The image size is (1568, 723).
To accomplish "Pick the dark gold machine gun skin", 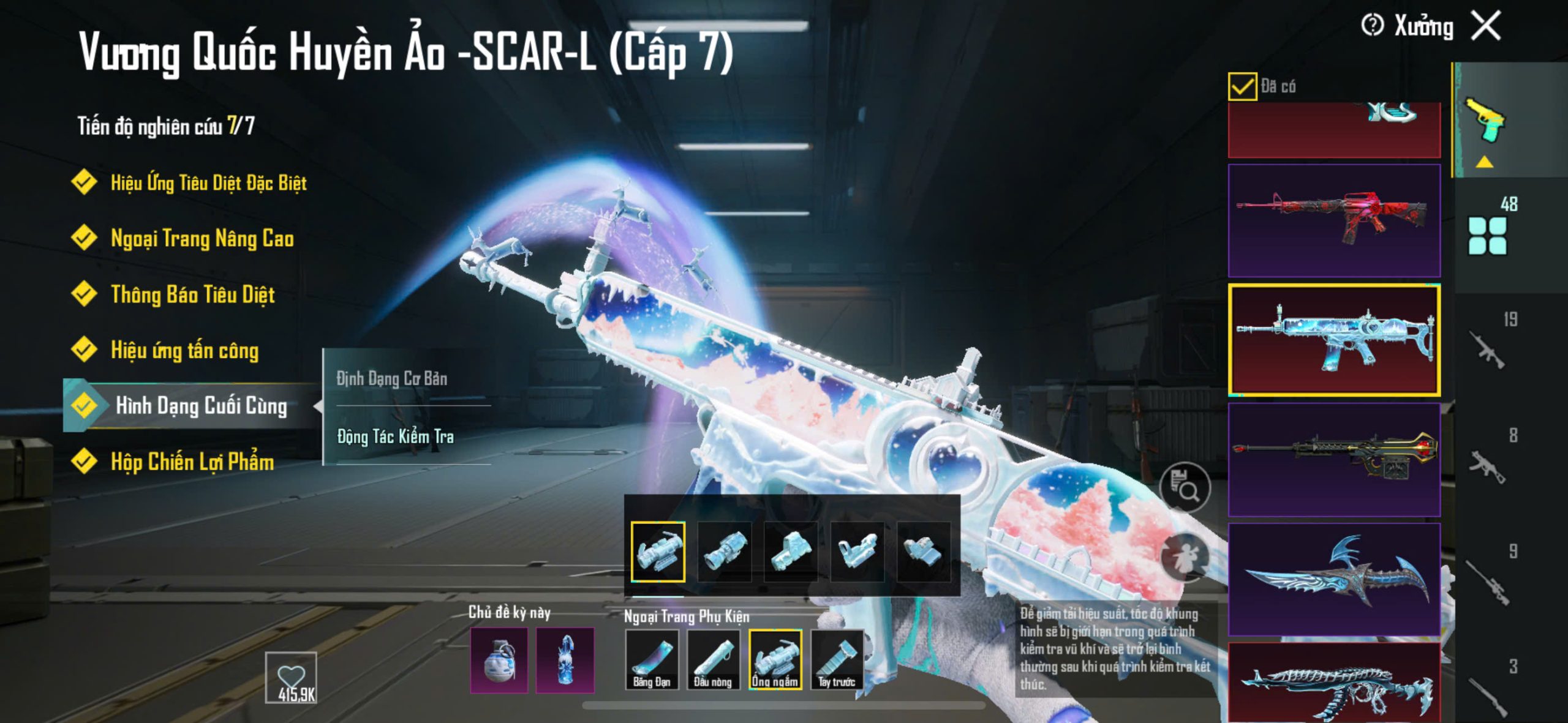I will [1334, 459].
